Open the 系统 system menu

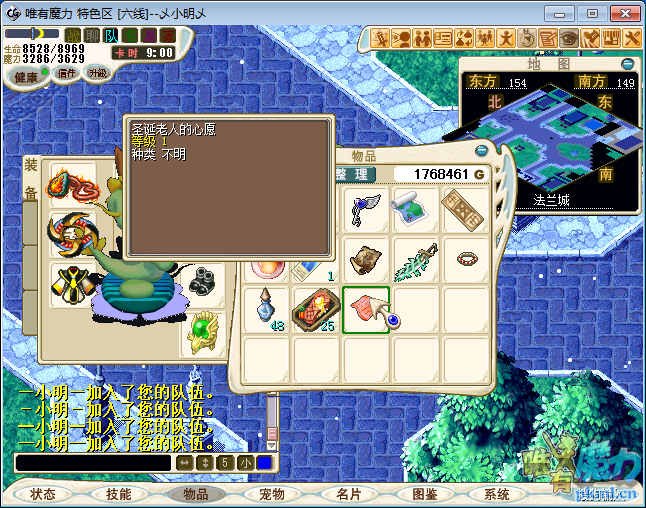coord(497,494)
